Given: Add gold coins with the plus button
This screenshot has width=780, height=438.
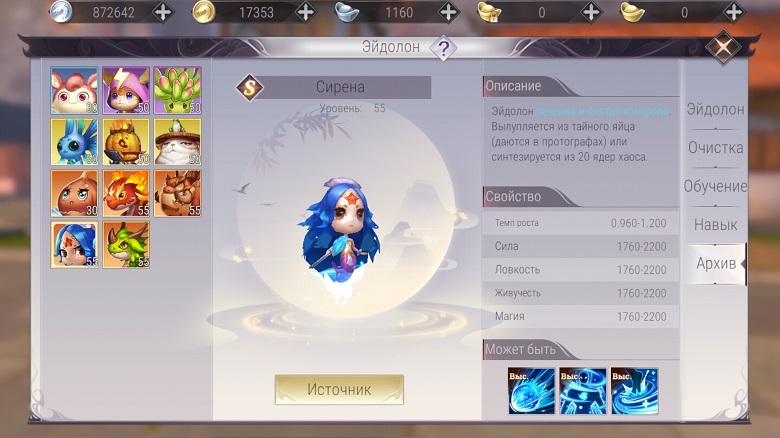Looking at the screenshot, I should pyautogui.click(x=306, y=12).
